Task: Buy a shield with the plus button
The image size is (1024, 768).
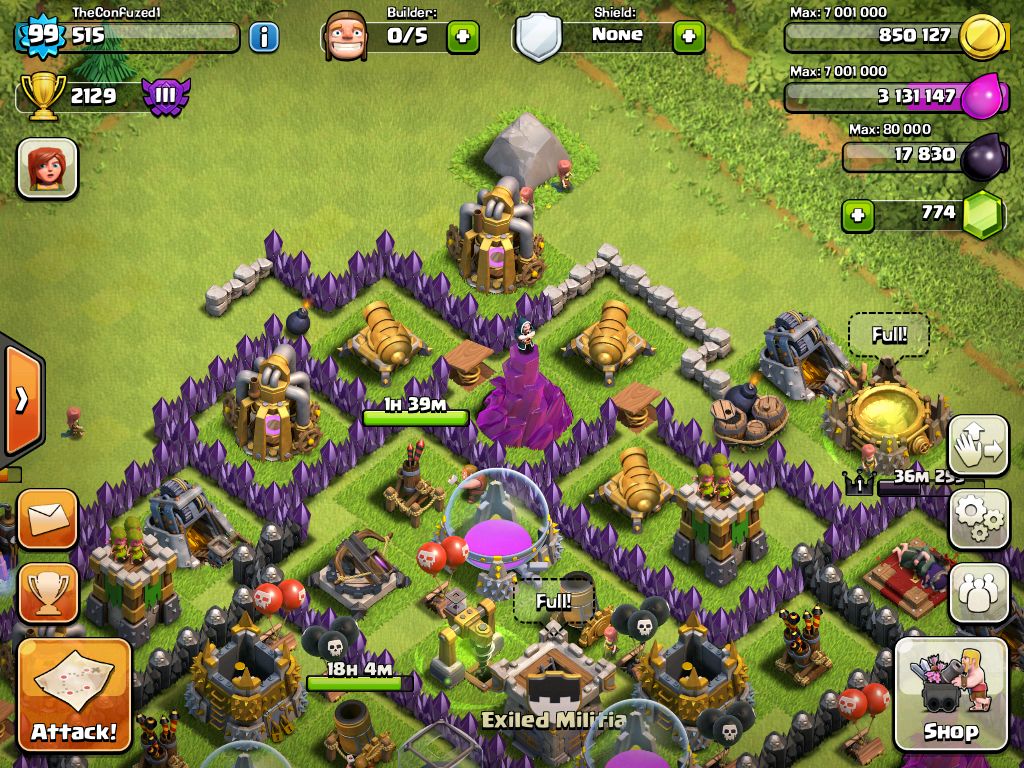Action: 688,37
